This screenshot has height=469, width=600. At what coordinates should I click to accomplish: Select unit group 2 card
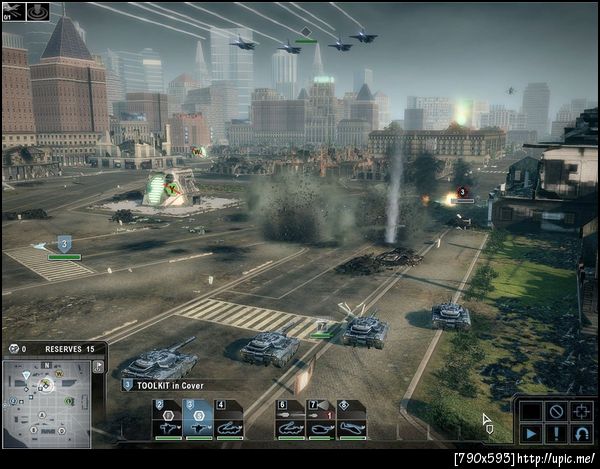pyautogui.click(x=167, y=420)
